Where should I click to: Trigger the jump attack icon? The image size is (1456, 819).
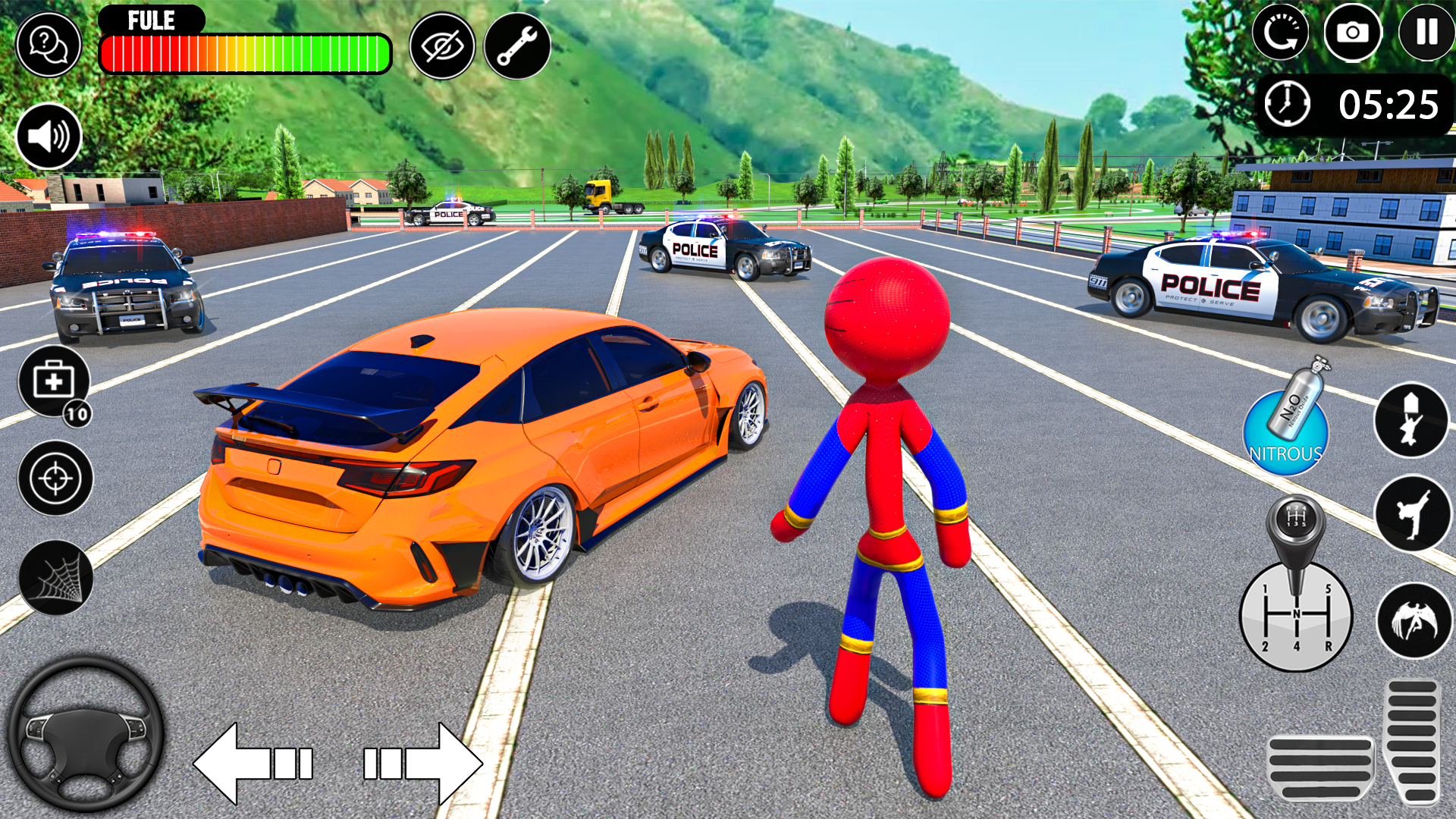coord(1411,420)
